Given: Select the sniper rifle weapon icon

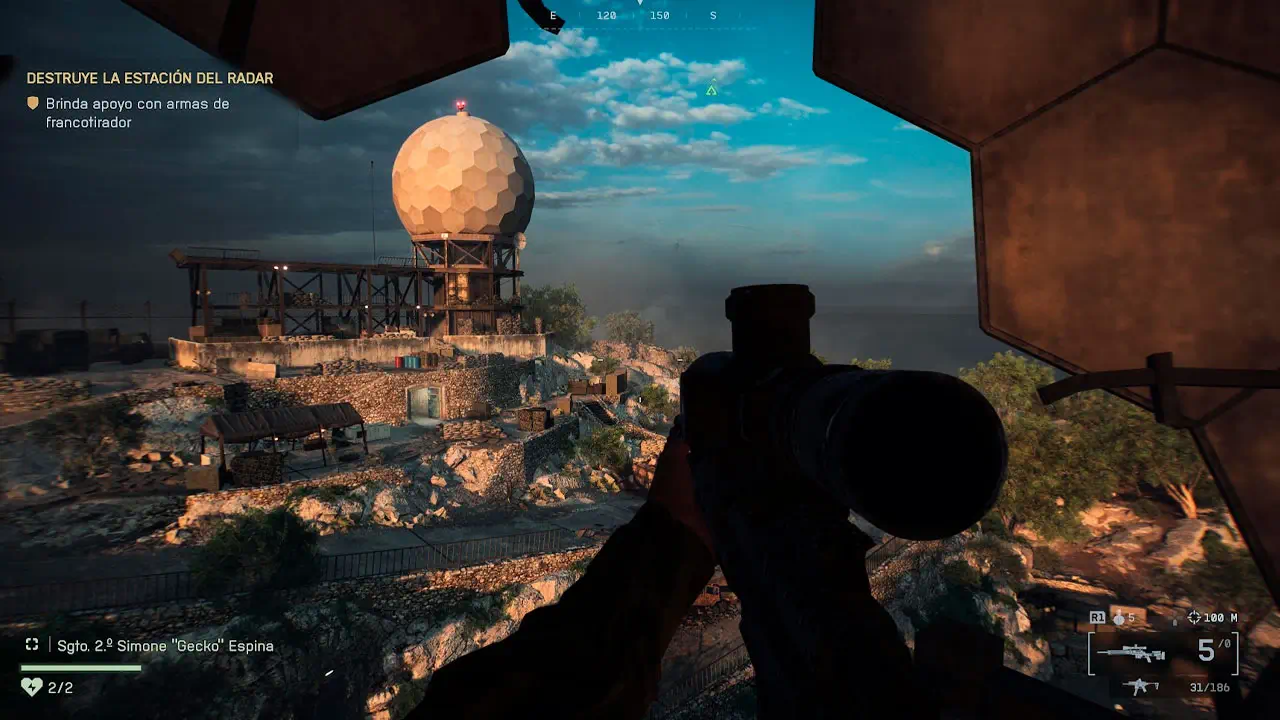Looking at the screenshot, I should coord(1131,653).
